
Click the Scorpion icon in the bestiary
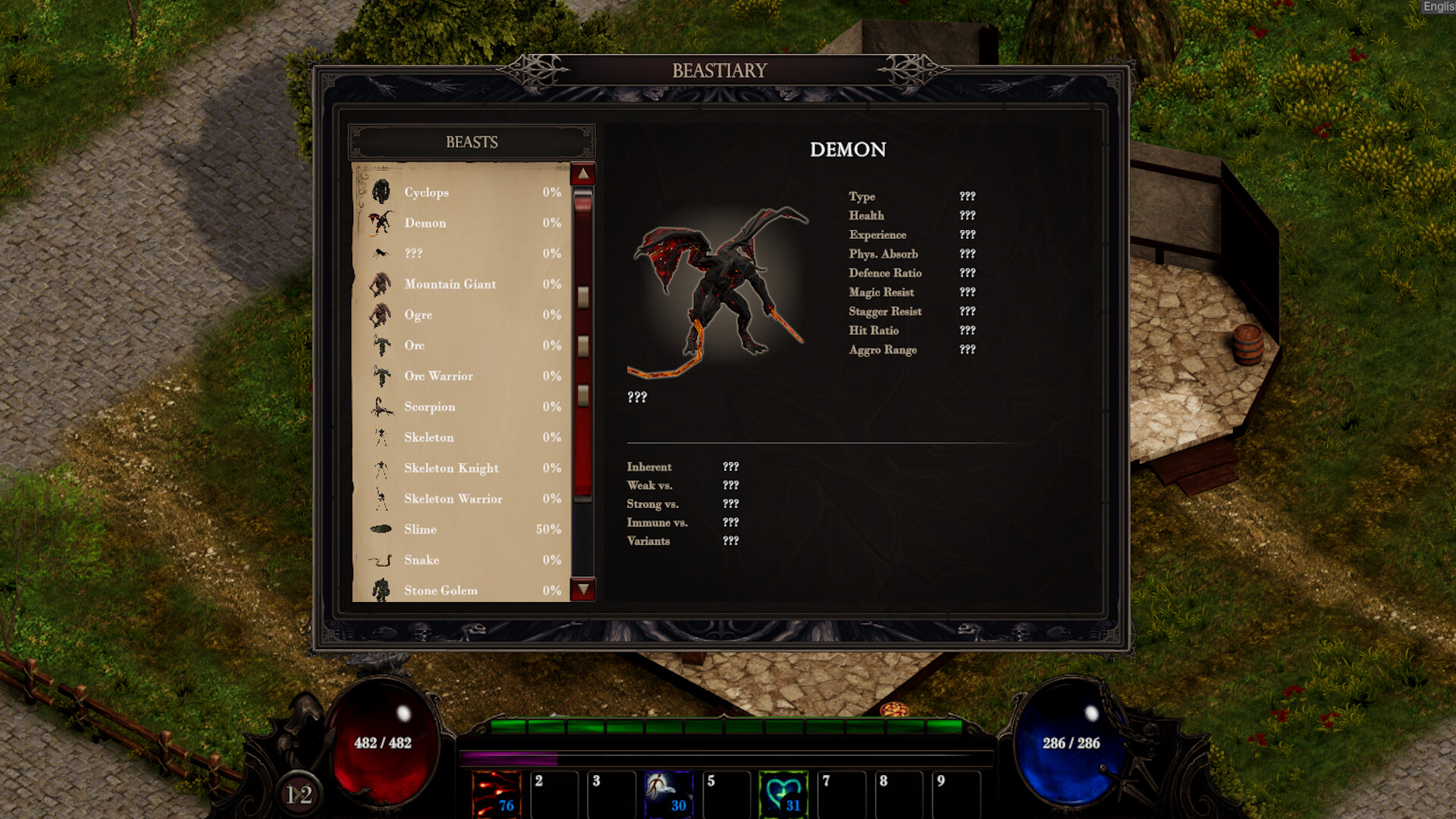point(381,406)
